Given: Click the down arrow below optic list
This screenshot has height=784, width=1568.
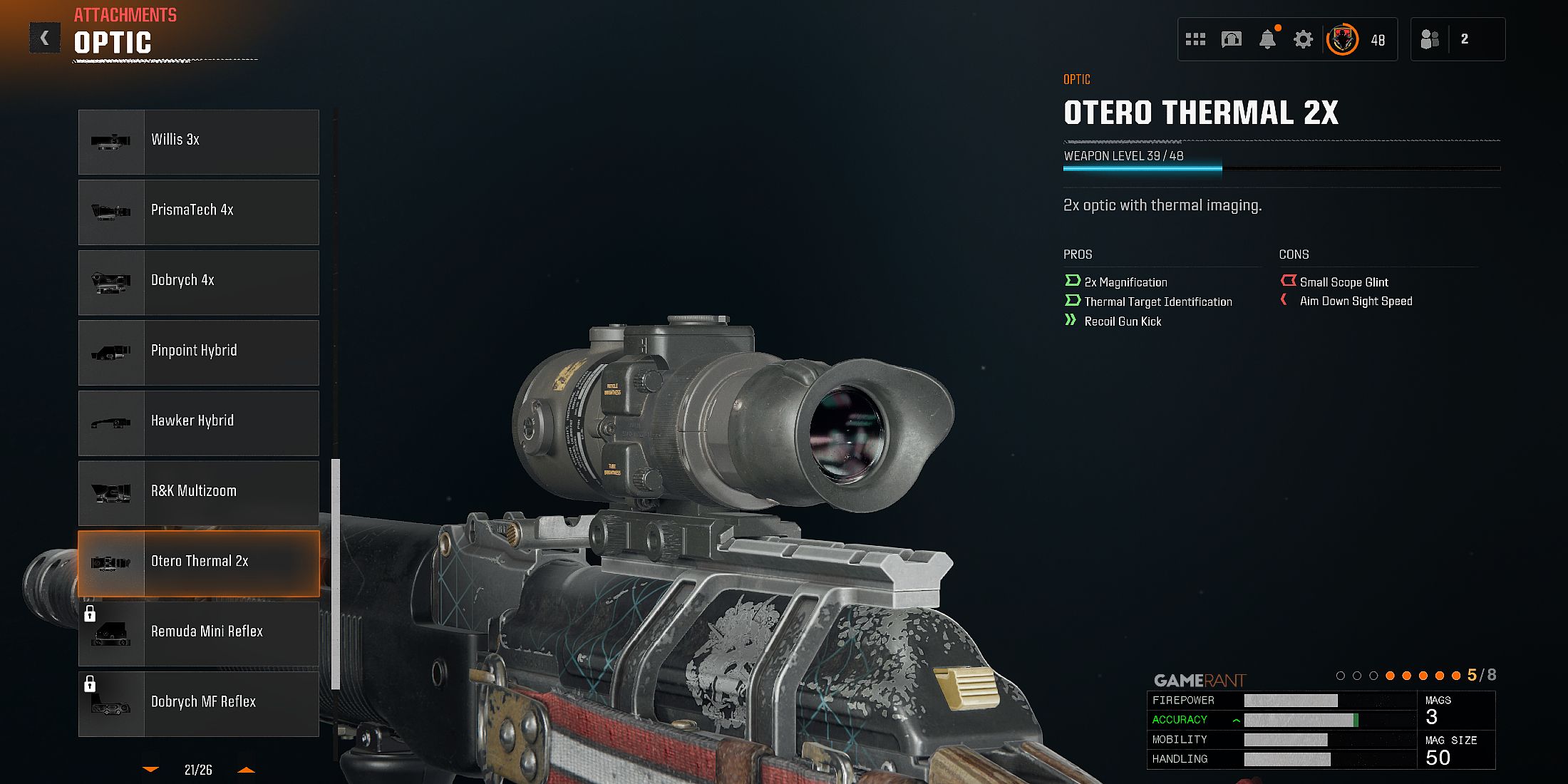Looking at the screenshot, I should coord(151,770).
